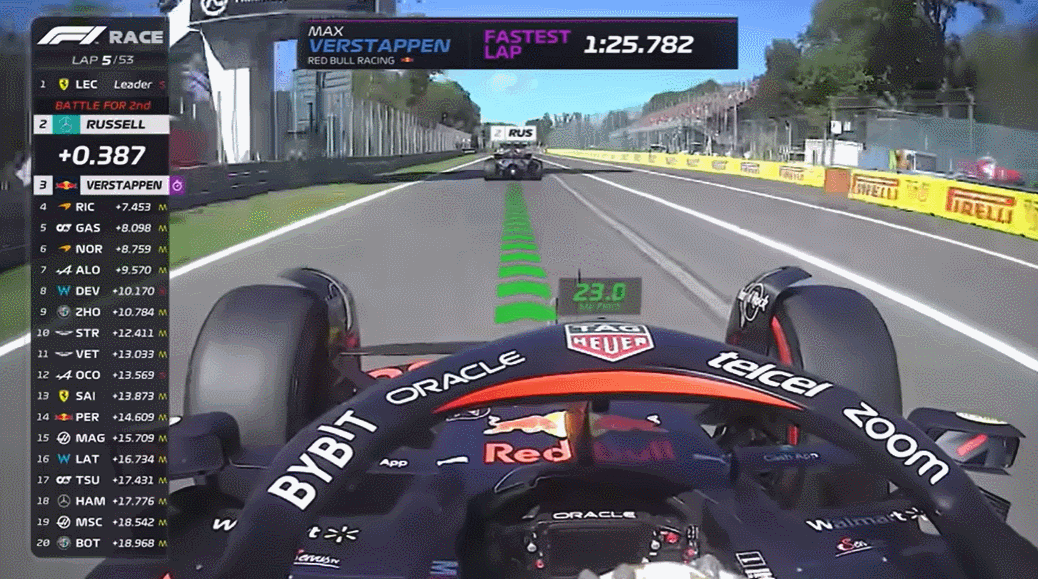Choose the PER driver row
Screen dimensions: 1038x579
(x=100, y=417)
